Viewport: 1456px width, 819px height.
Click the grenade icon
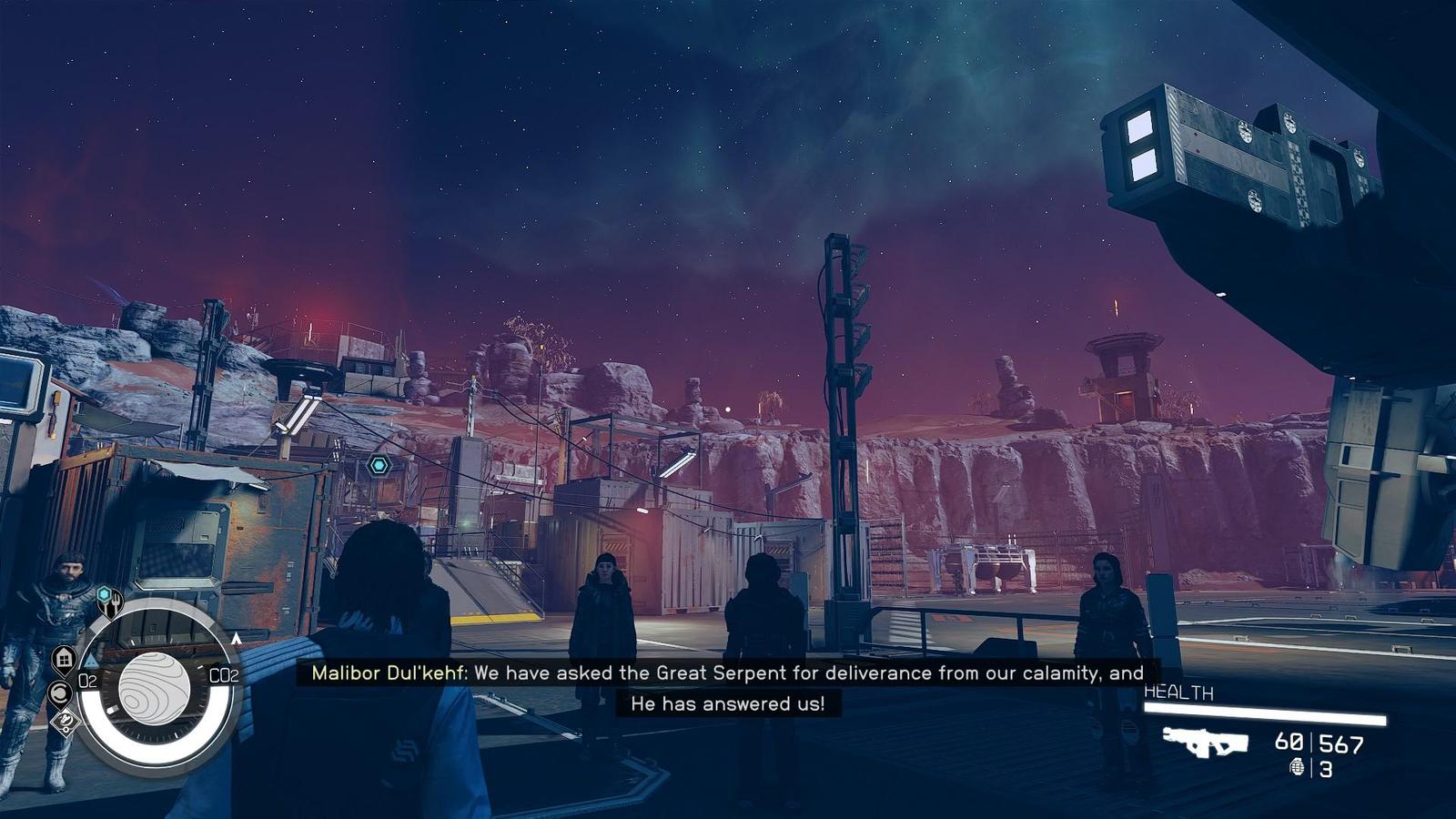1297,768
